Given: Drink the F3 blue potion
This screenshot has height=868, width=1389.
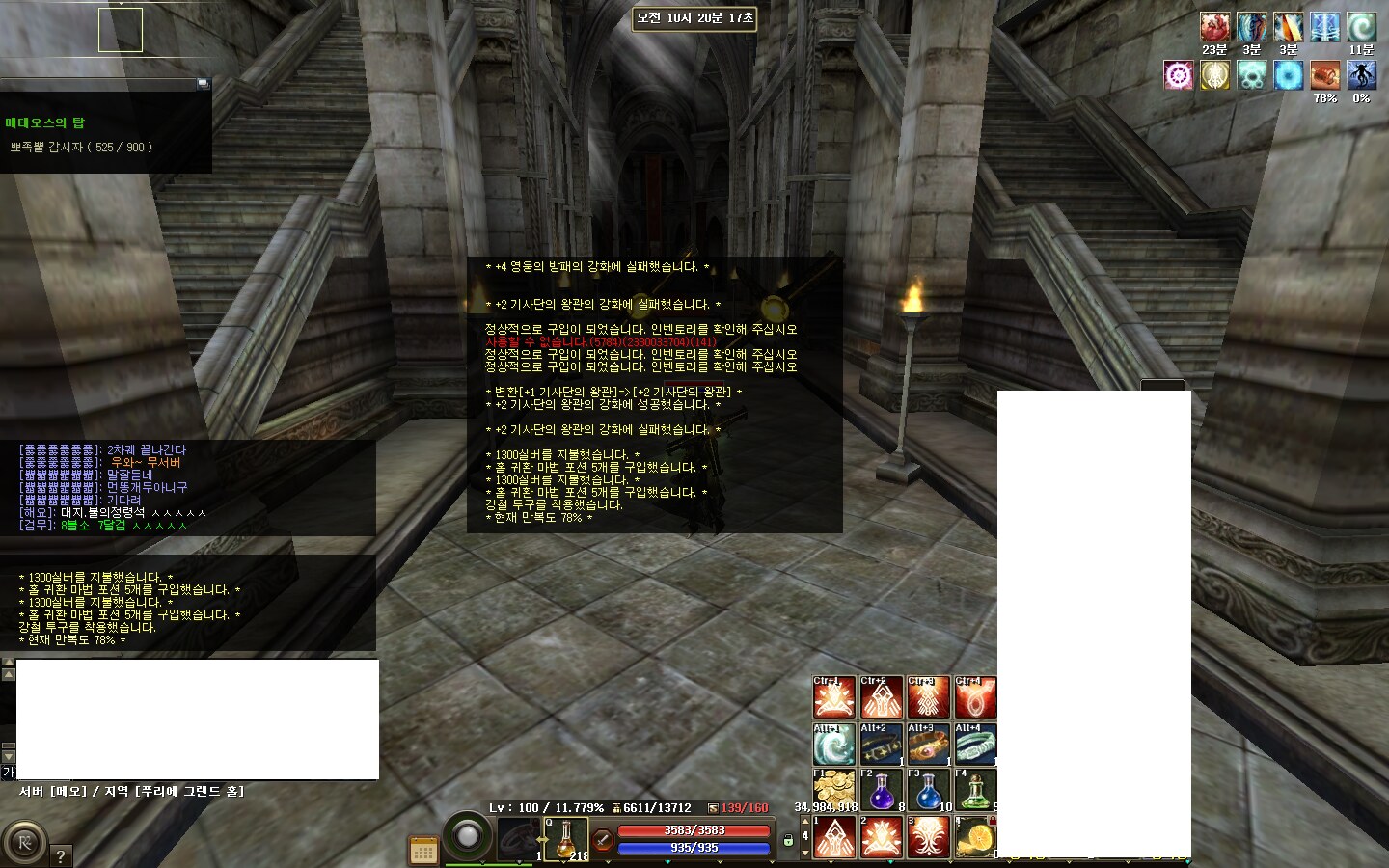Looking at the screenshot, I should 928,790.
